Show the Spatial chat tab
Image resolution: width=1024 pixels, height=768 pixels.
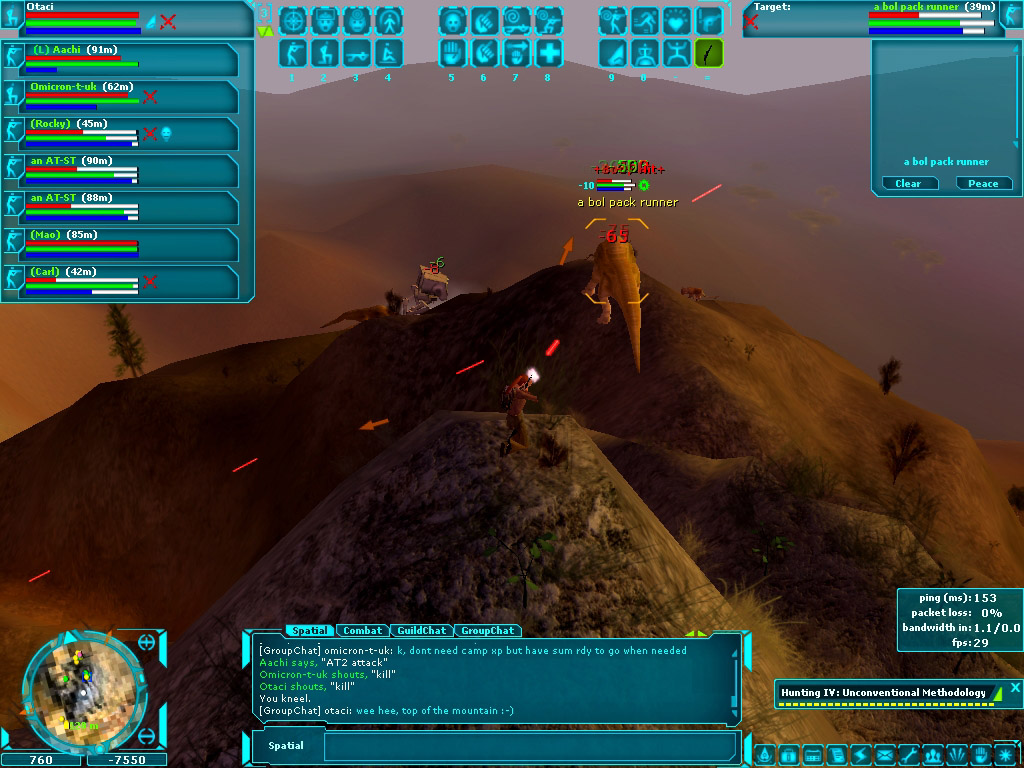pyautogui.click(x=310, y=630)
